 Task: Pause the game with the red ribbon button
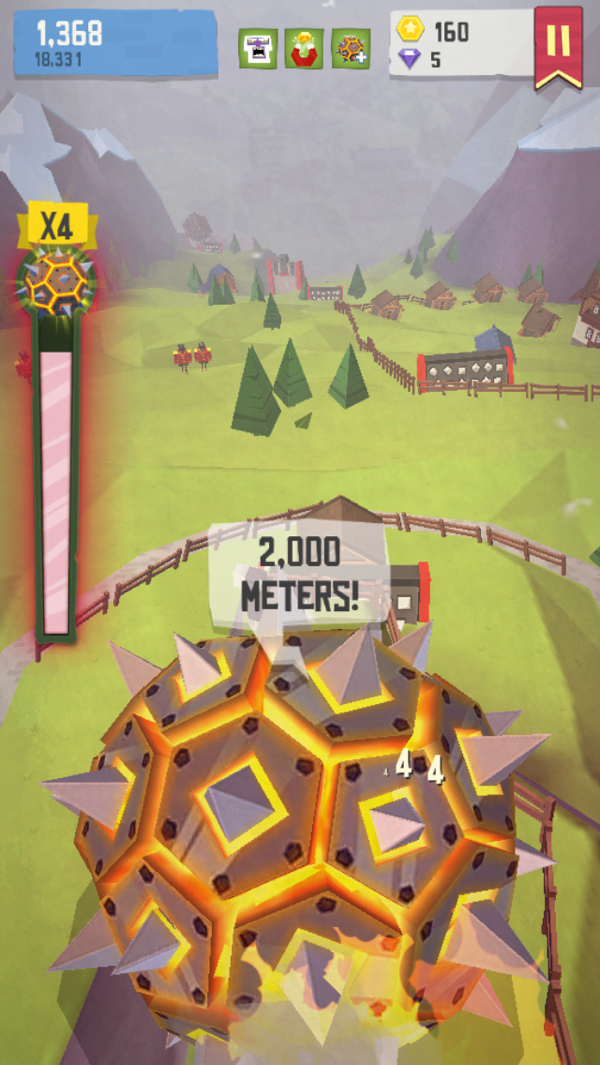click(558, 45)
